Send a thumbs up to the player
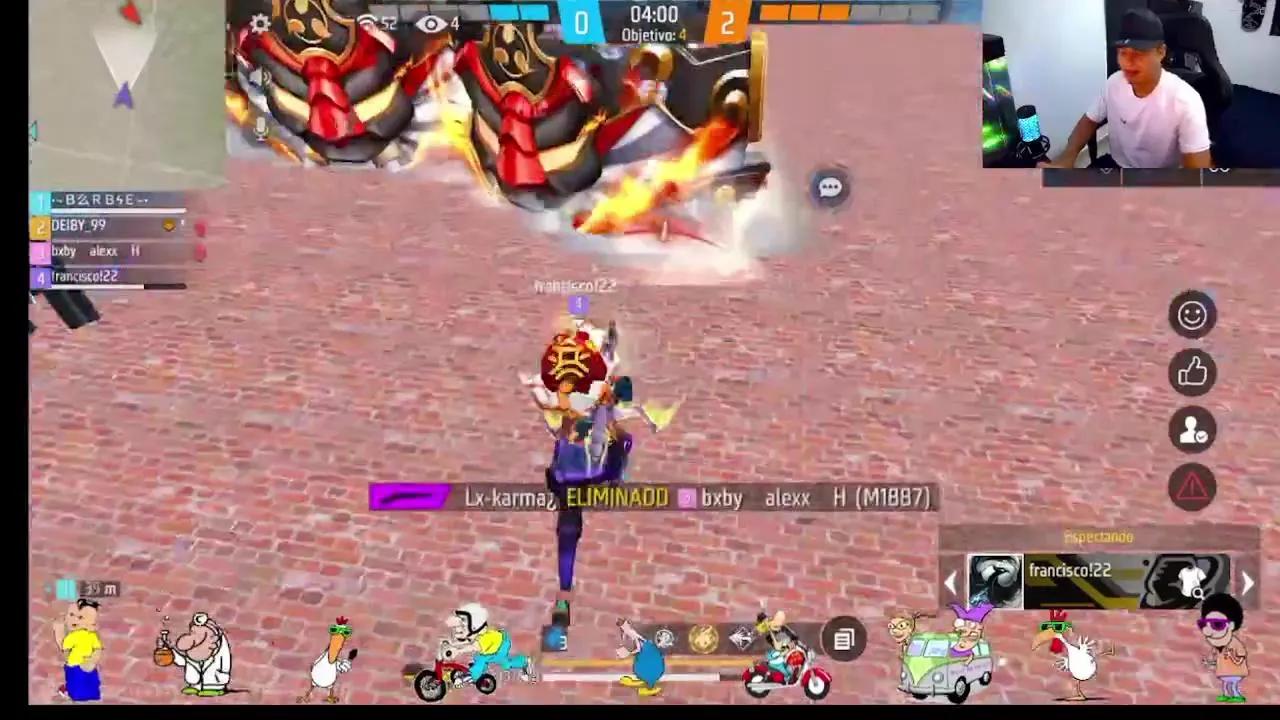Screen dimensions: 1280x720 pos(1192,372)
